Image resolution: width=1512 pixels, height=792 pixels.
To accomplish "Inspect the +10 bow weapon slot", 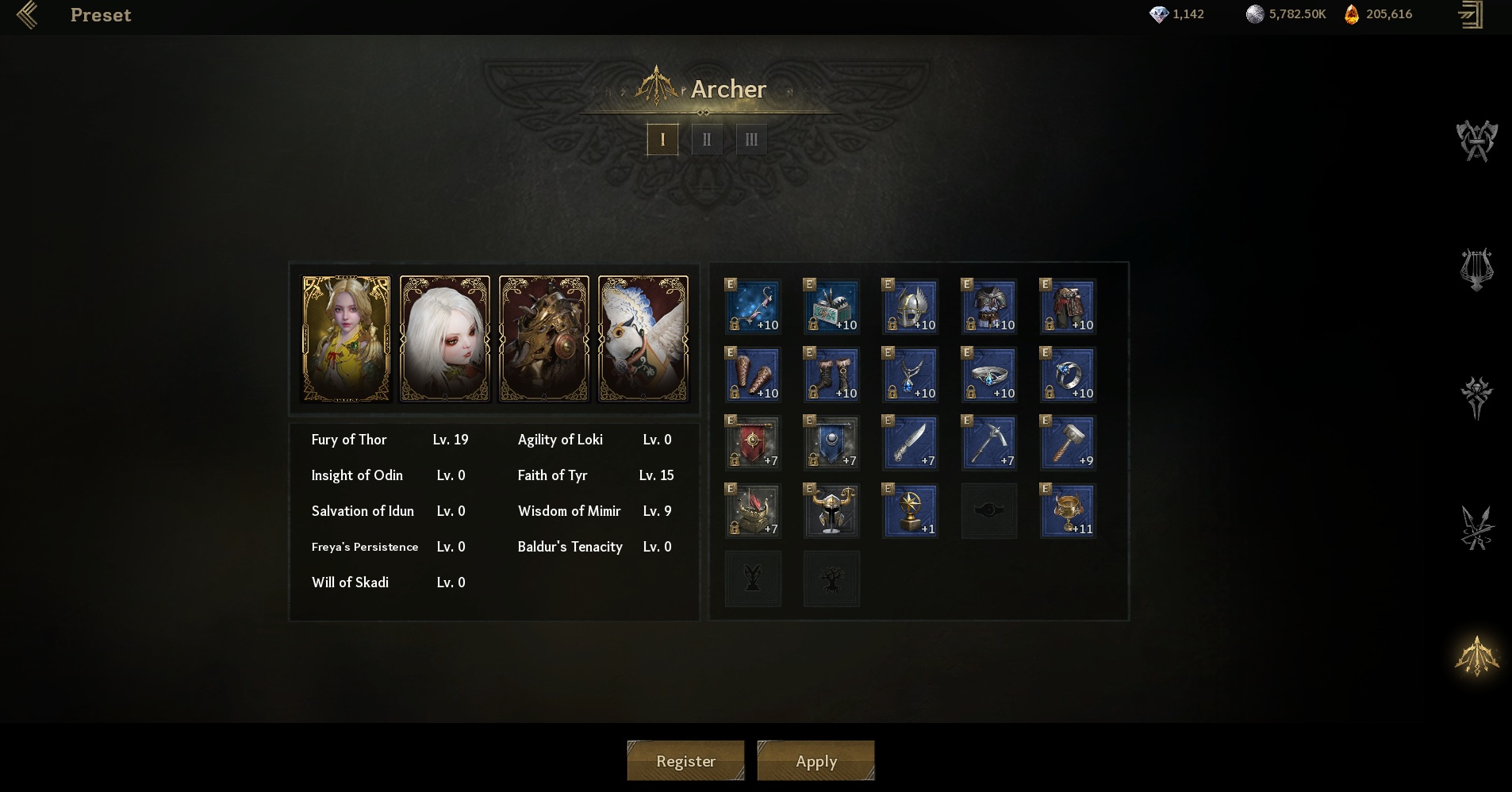I will point(753,306).
